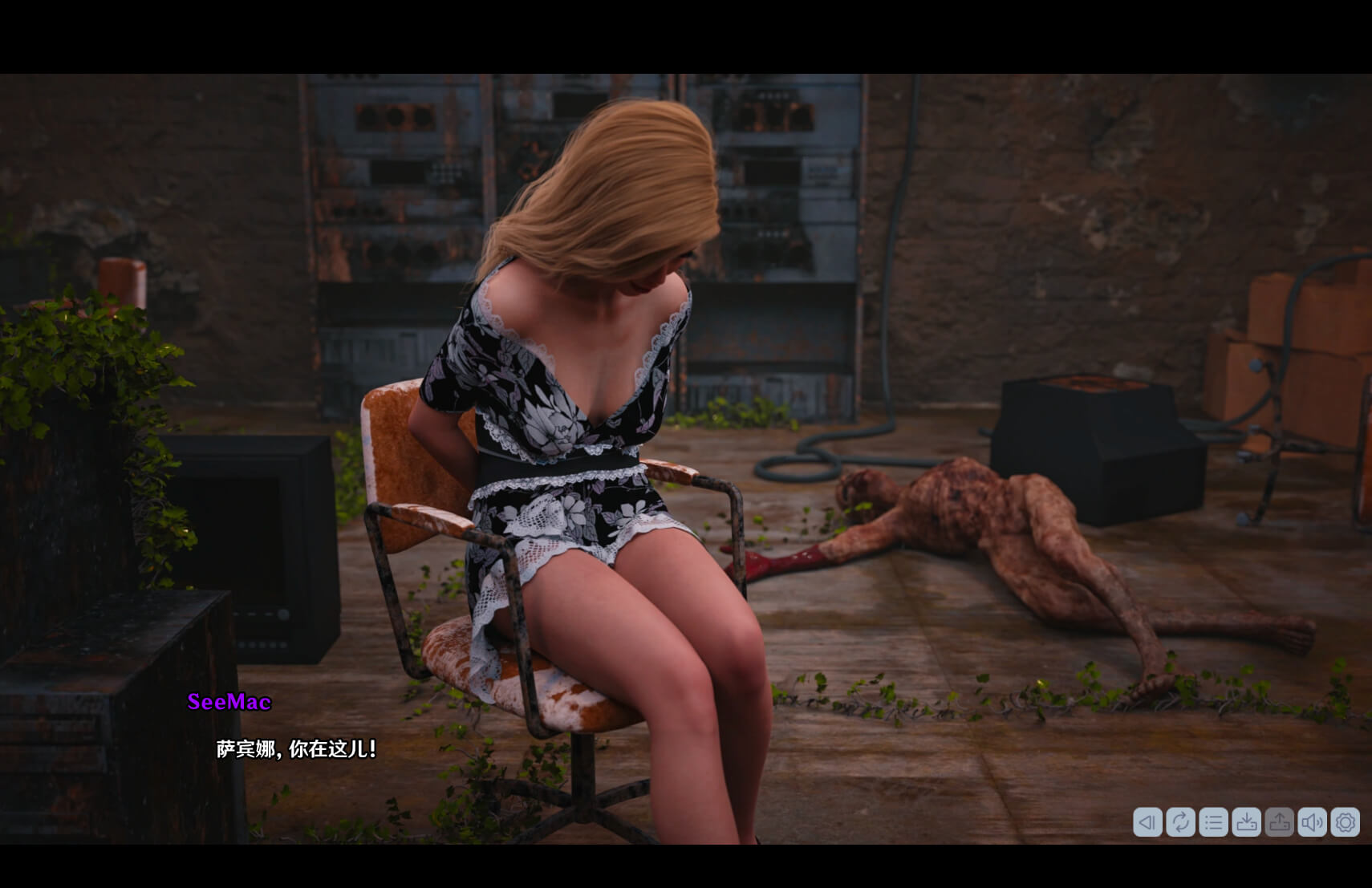Click the greyed-out load game button

1279,822
